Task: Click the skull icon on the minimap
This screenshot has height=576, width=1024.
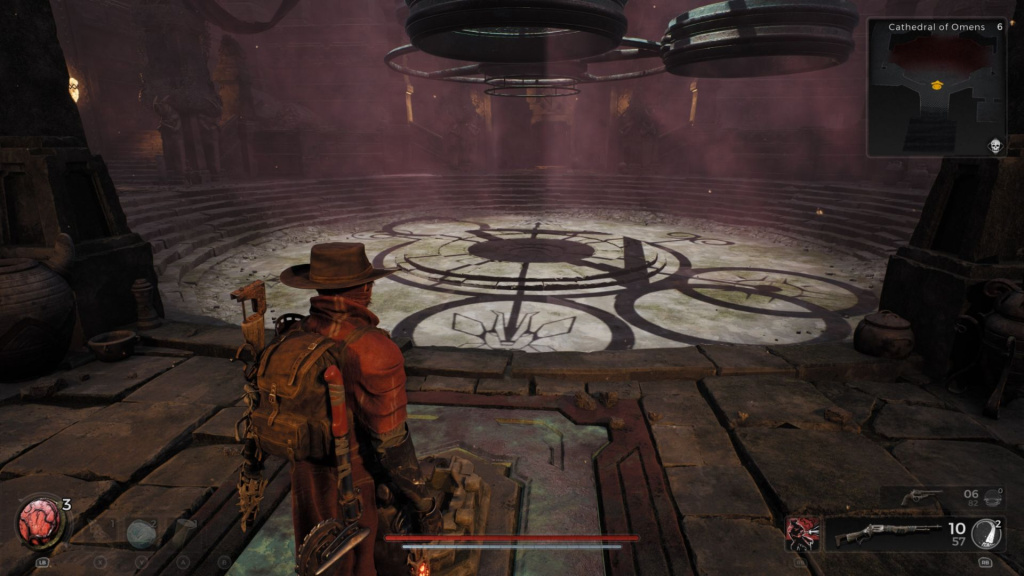Action: (995, 146)
